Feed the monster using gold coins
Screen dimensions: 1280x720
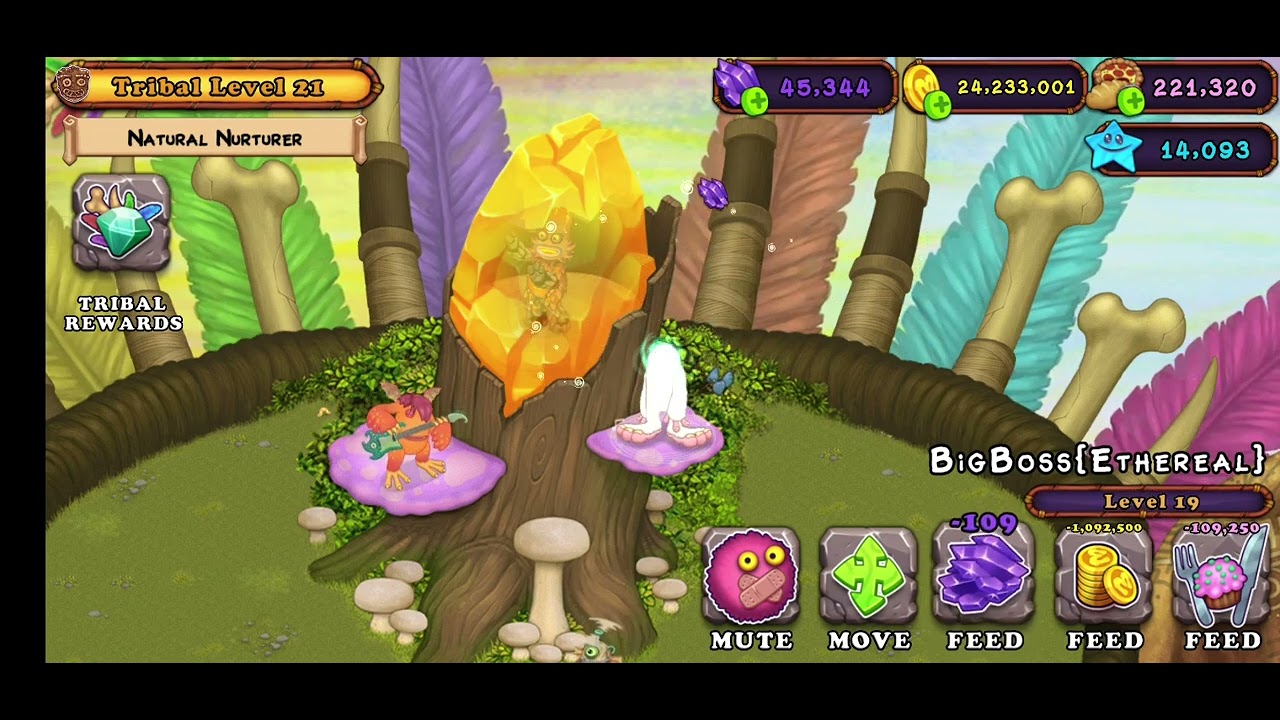pyautogui.click(x=1104, y=578)
